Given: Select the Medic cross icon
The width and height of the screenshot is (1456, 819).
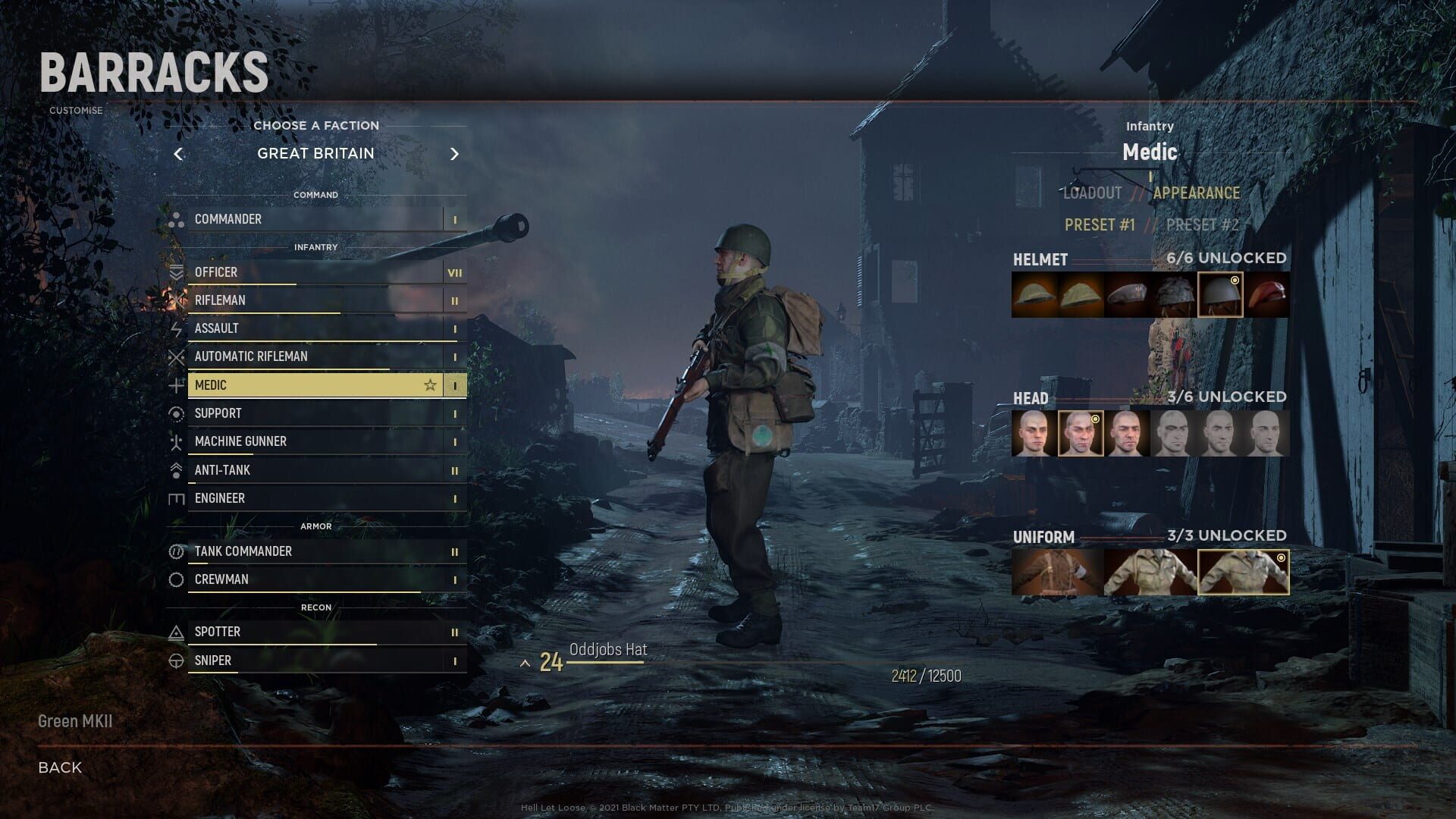Looking at the screenshot, I should point(176,384).
